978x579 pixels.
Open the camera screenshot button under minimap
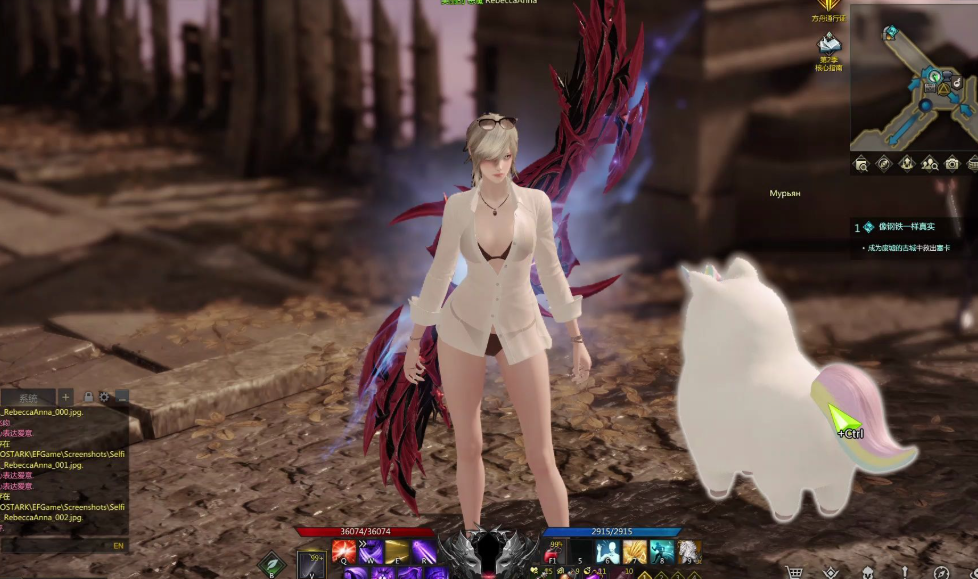952,164
